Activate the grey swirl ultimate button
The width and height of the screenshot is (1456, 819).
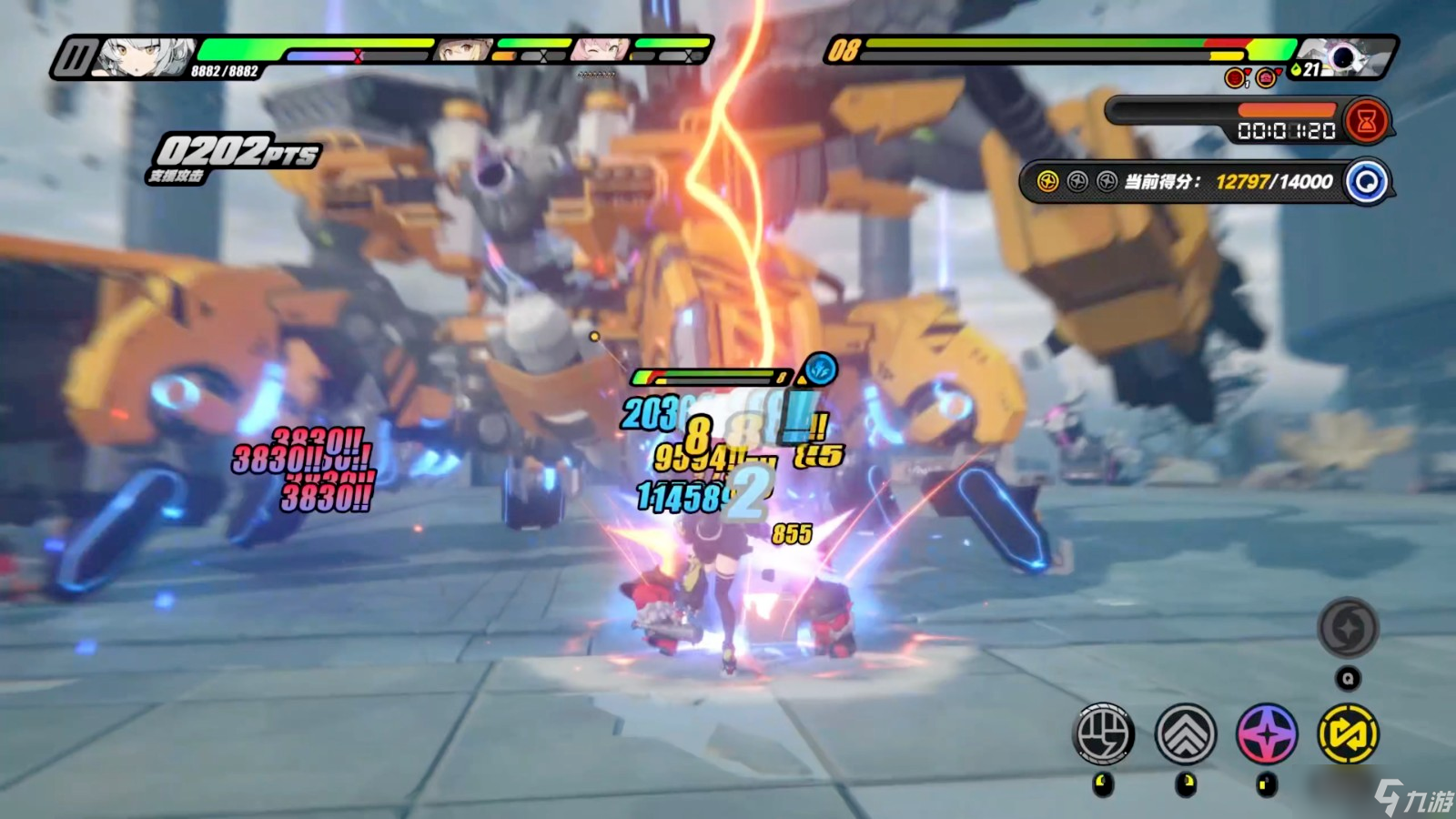coord(1348,628)
